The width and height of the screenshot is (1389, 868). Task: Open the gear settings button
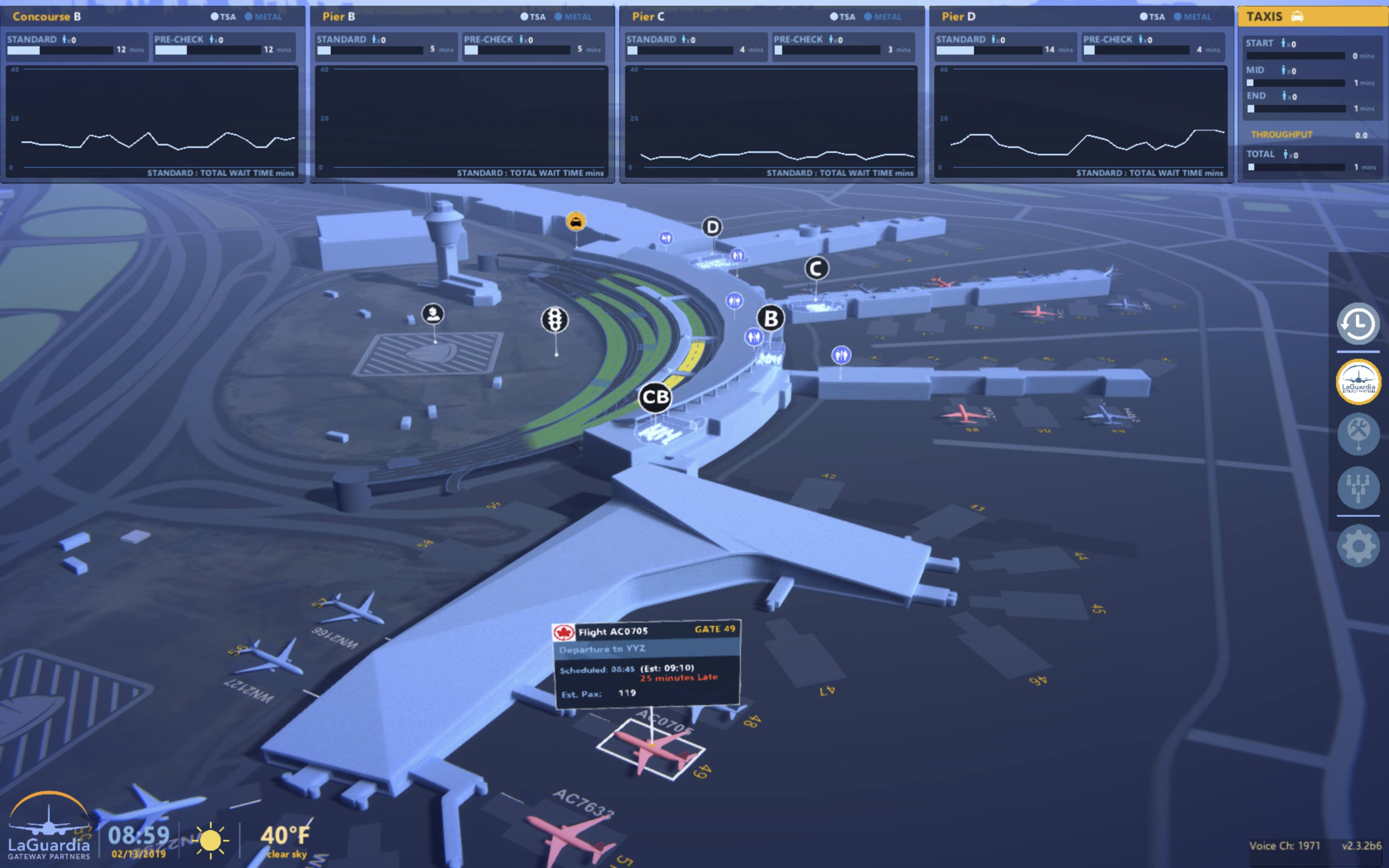tap(1358, 546)
